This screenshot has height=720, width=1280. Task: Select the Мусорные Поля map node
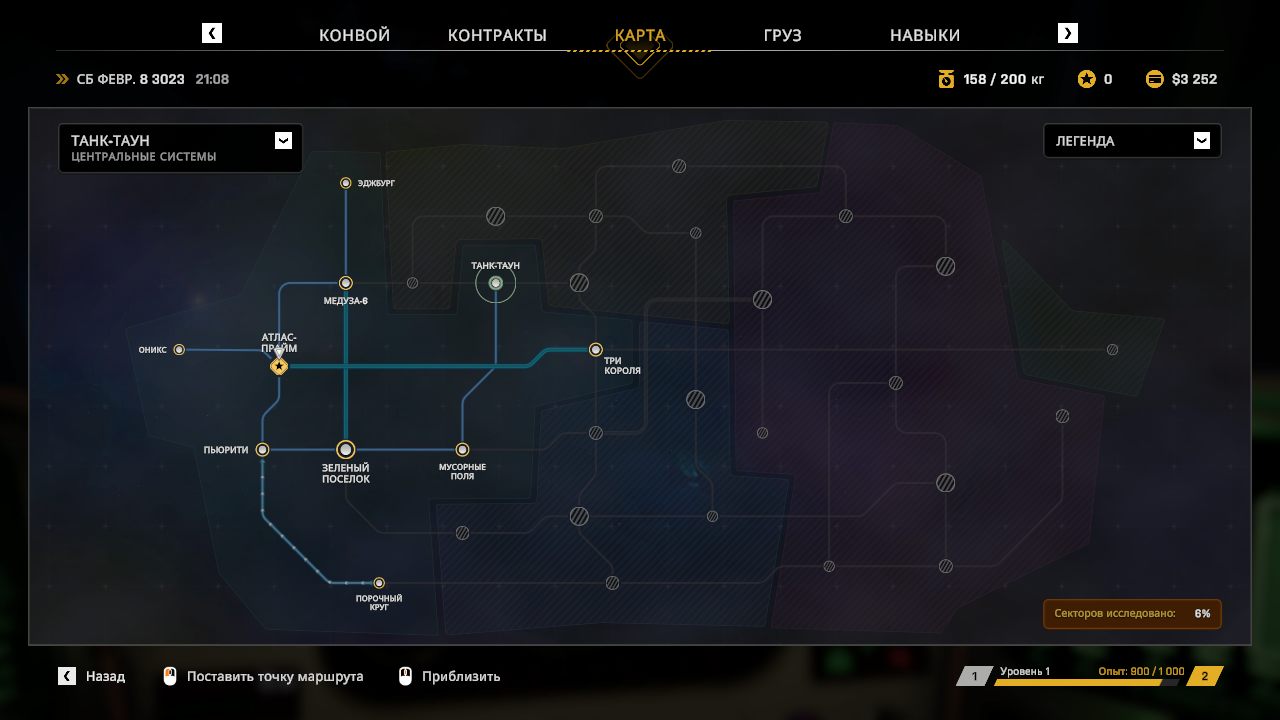tap(462, 450)
